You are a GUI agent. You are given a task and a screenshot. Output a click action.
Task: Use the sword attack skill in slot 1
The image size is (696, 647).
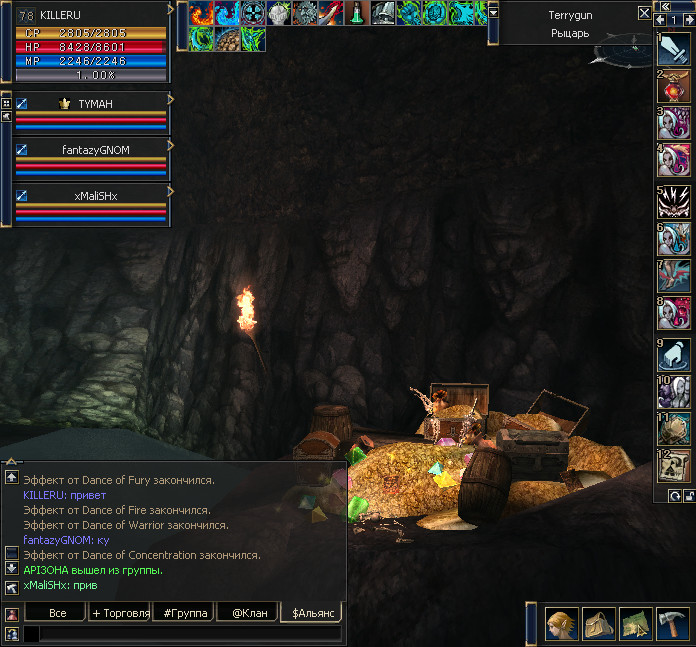click(x=673, y=50)
